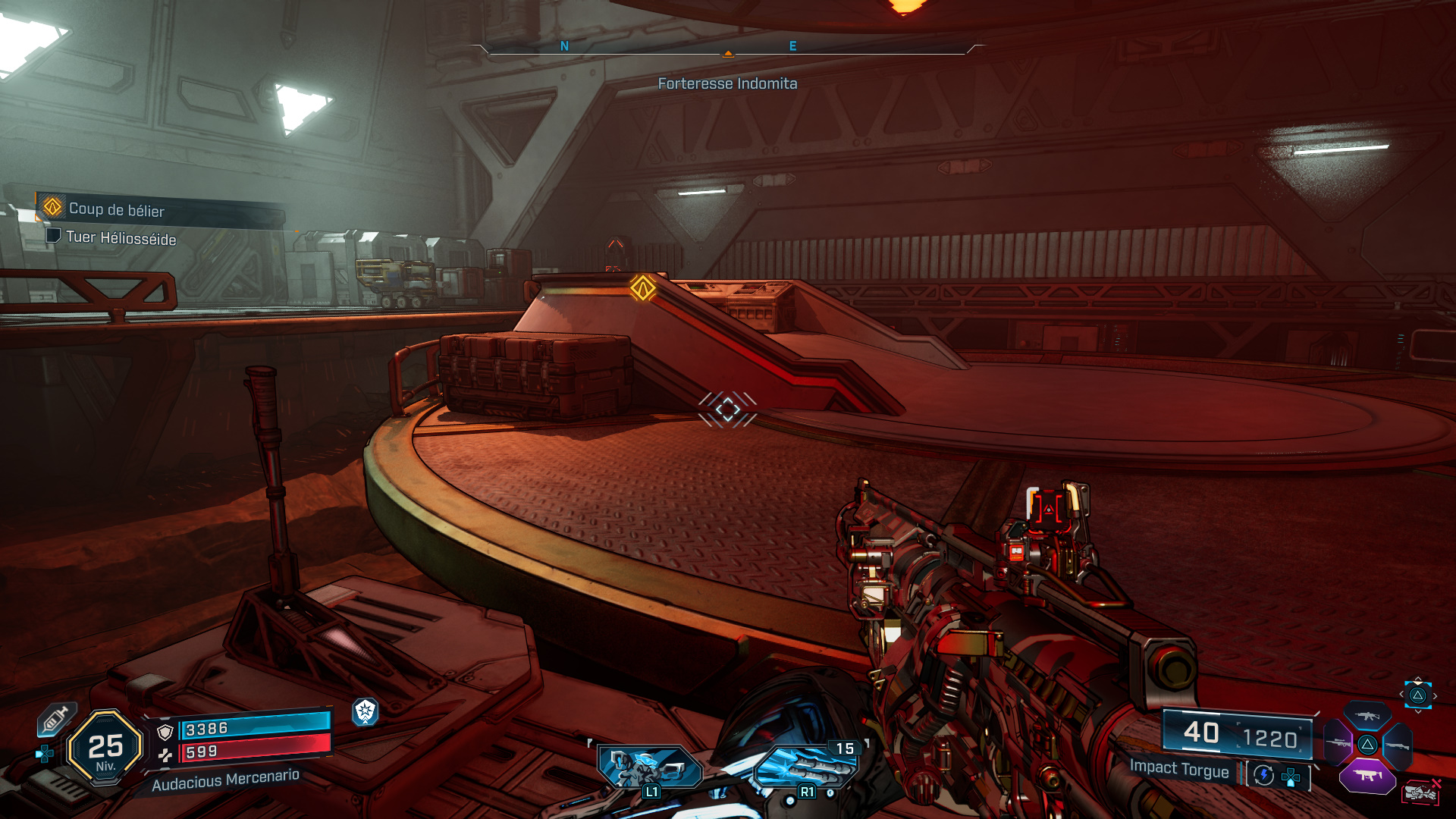Open the level 25 character badge
The height and width of the screenshot is (819, 1456).
tap(105, 748)
